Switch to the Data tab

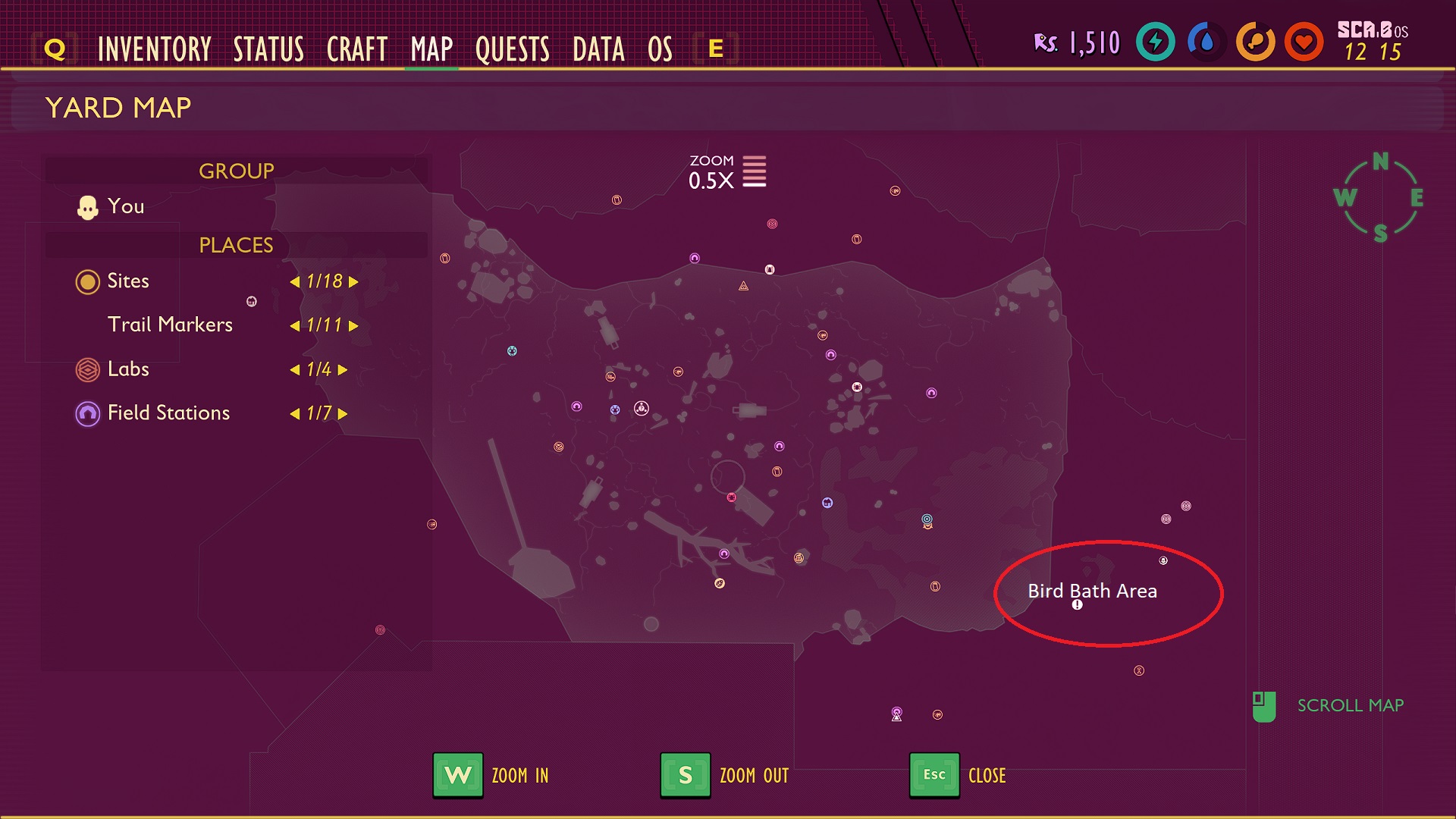tap(600, 49)
